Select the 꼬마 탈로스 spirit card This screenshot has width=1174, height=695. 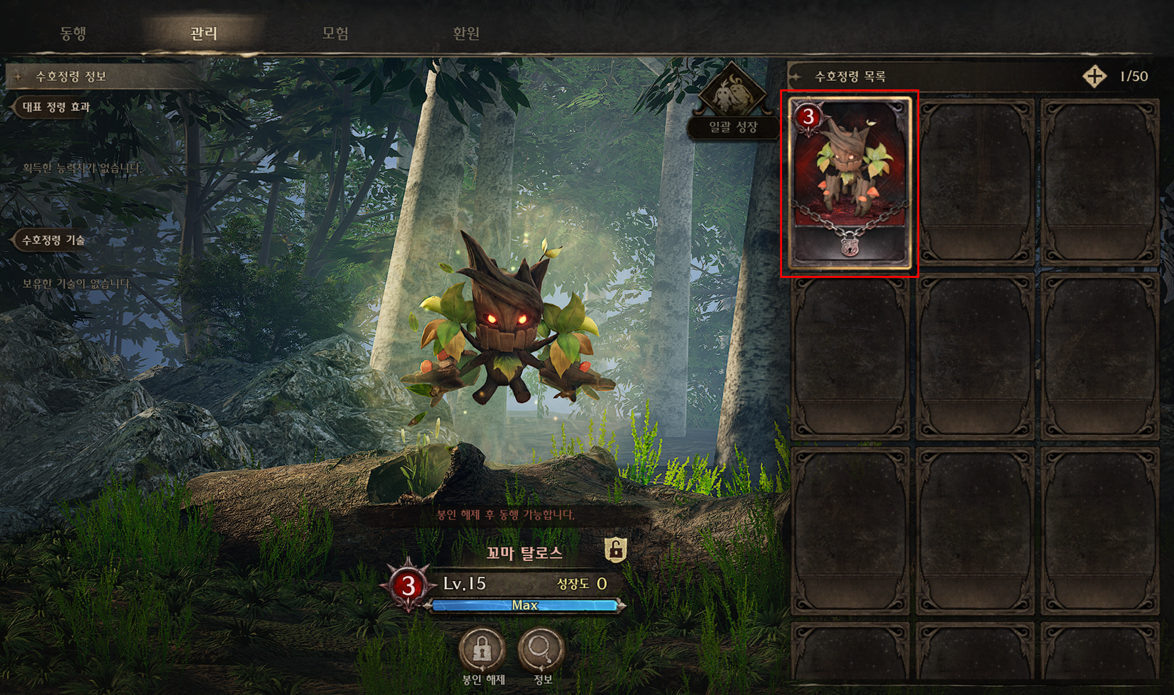pyautogui.click(x=849, y=183)
